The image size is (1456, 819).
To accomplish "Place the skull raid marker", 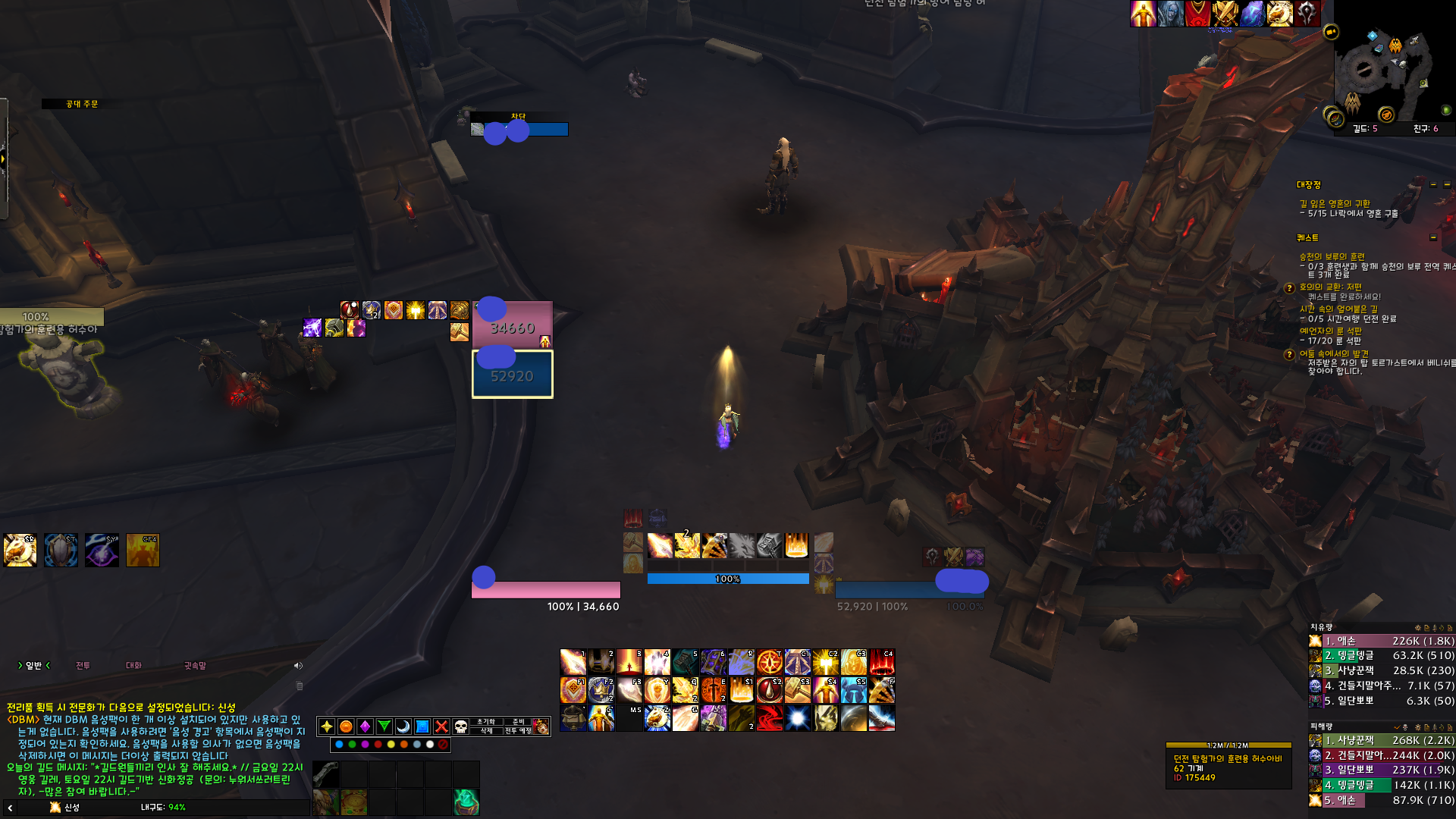I will [x=460, y=726].
